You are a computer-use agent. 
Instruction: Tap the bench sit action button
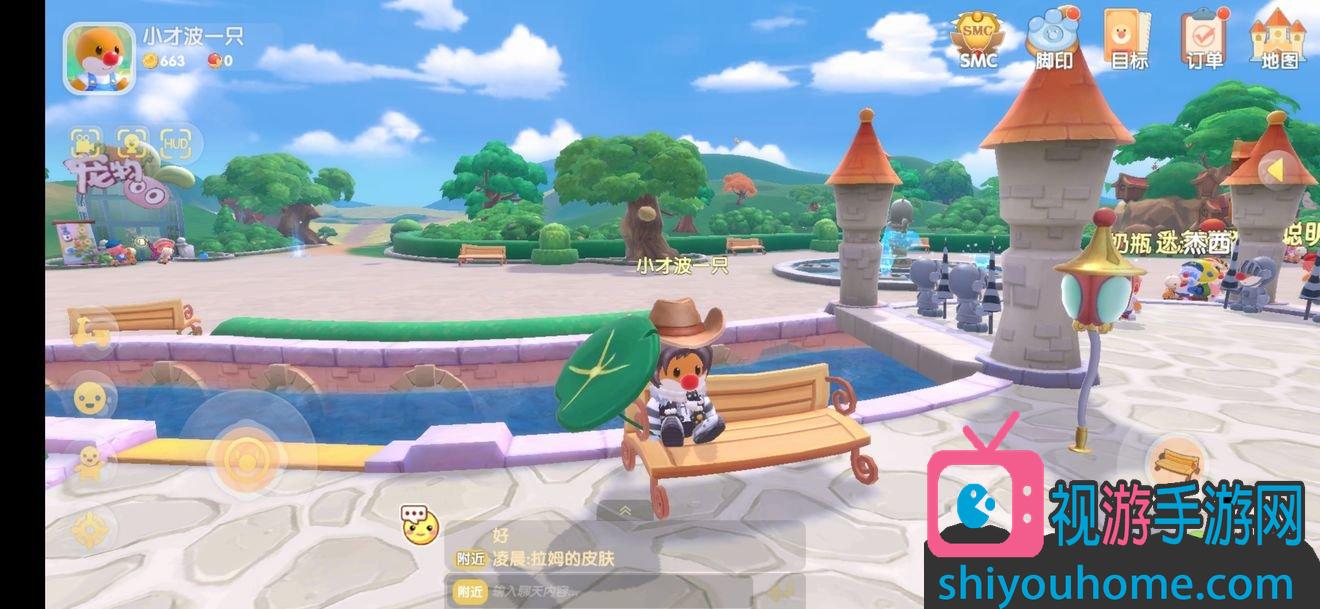point(1176,462)
